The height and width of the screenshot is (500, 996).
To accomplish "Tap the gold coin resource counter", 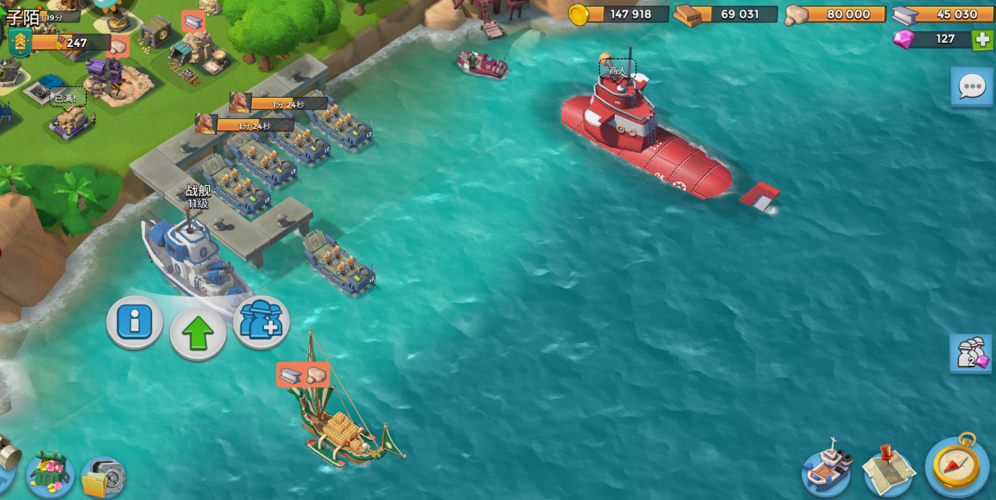I will click(618, 14).
